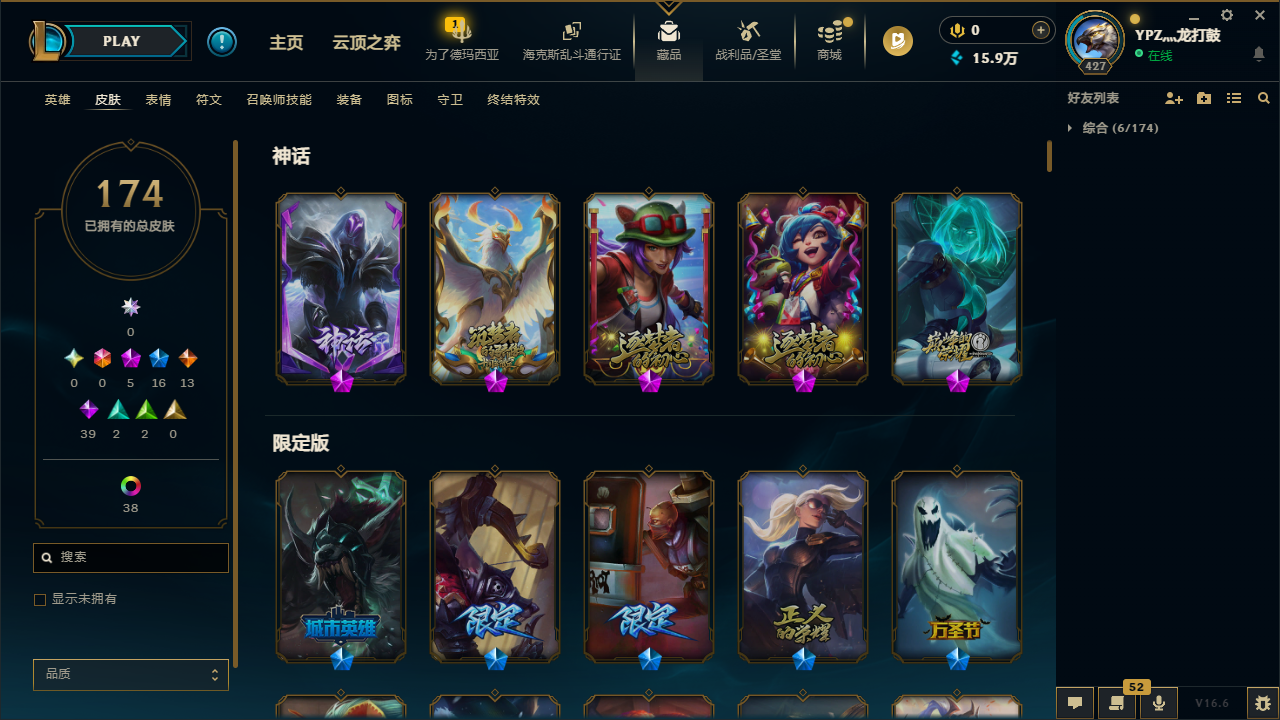Open the scroll icon showing 52 notifications
The width and height of the screenshot is (1280, 720).
click(1117, 703)
